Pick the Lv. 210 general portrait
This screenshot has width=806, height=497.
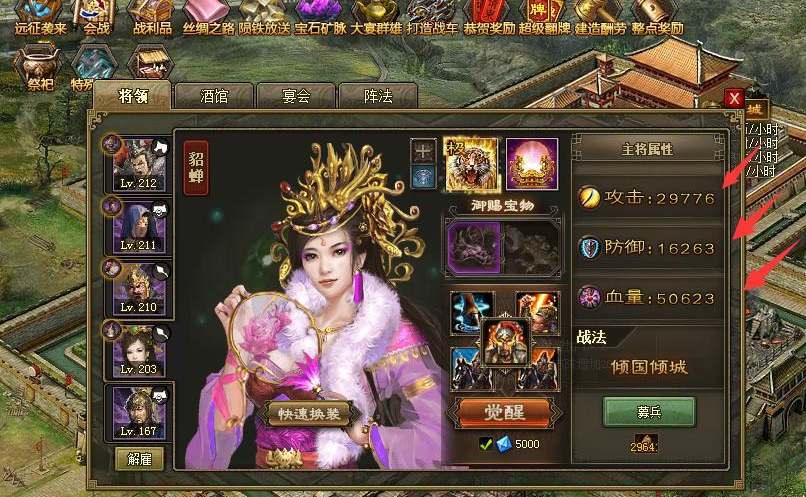[139, 286]
